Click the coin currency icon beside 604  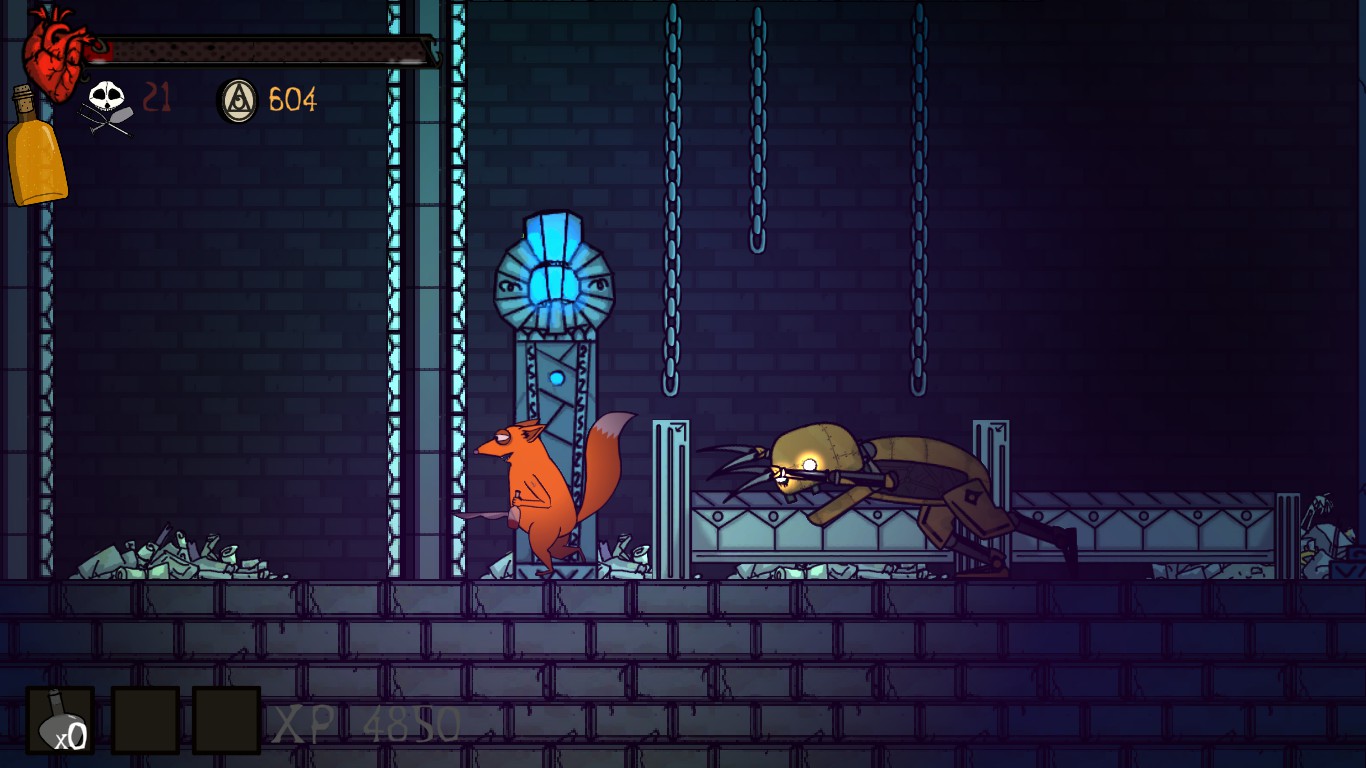[237, 99]
